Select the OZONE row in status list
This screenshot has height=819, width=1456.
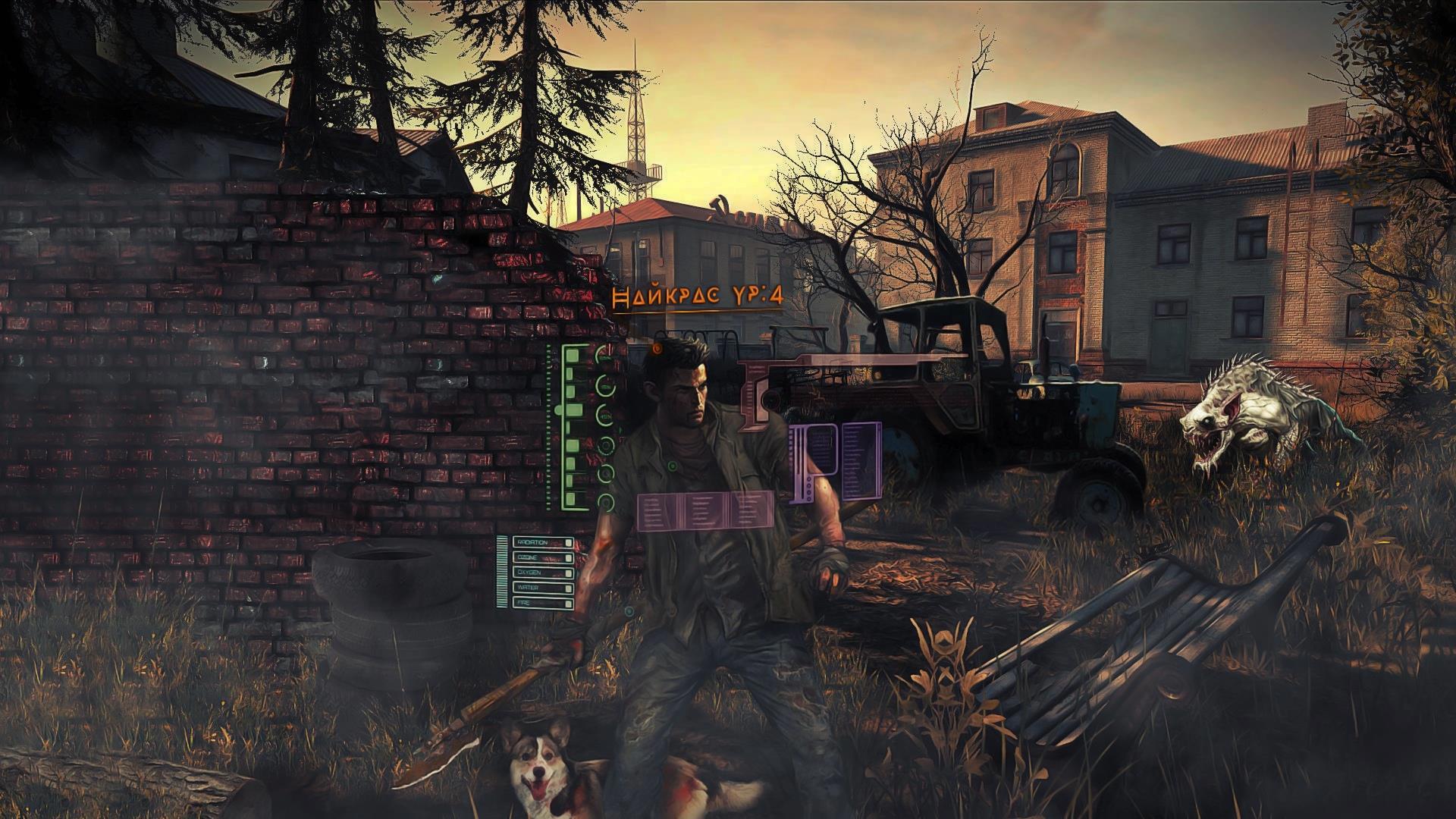543,558
